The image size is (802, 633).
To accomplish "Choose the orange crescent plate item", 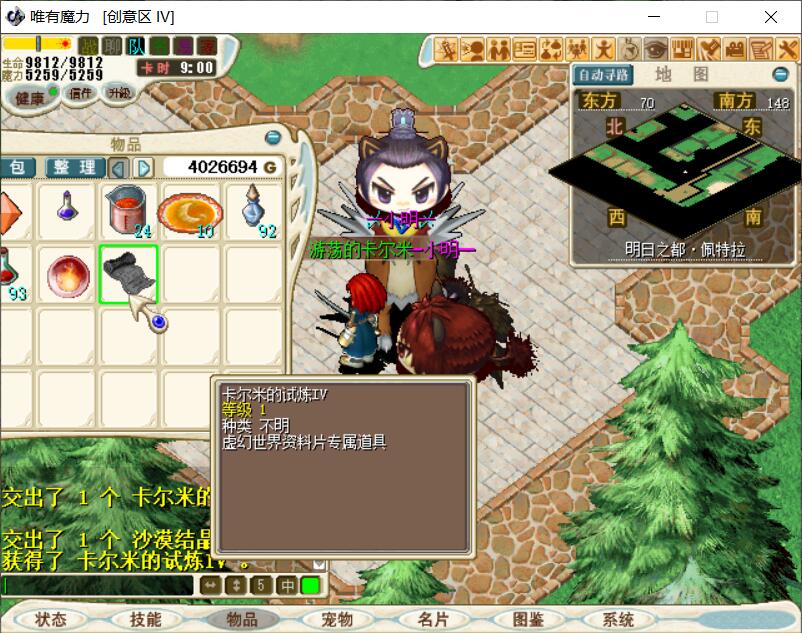I will pos(190,211).
